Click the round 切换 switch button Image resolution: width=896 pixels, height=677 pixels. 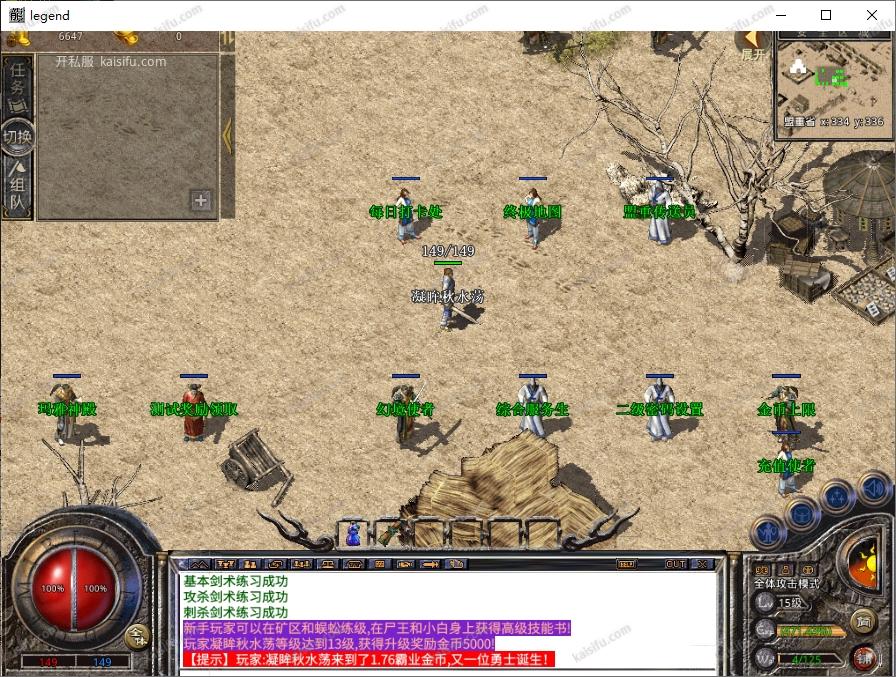click(18, 136)
